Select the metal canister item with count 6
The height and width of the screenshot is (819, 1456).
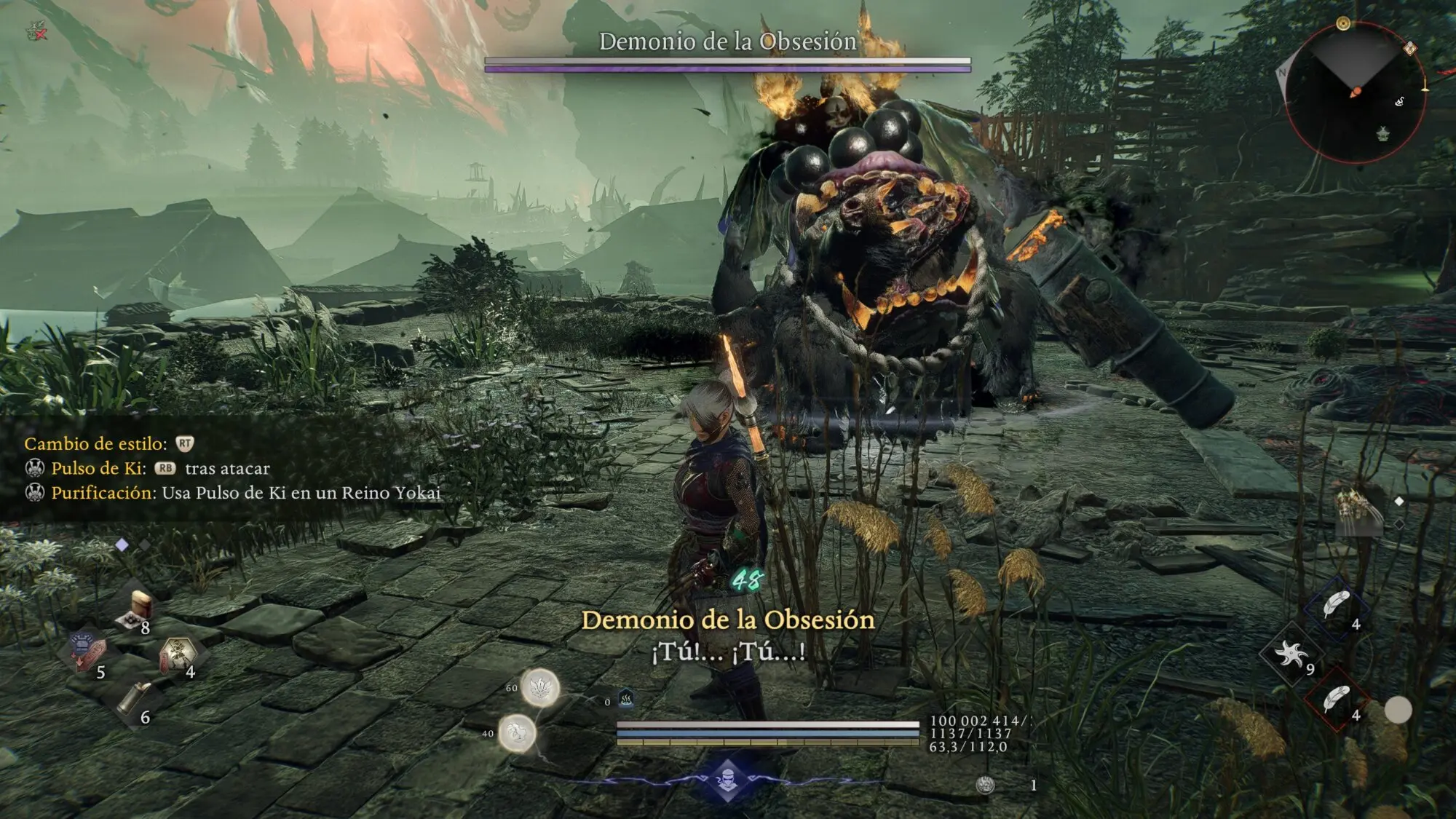pyautogui.click(x=135, y=697)
